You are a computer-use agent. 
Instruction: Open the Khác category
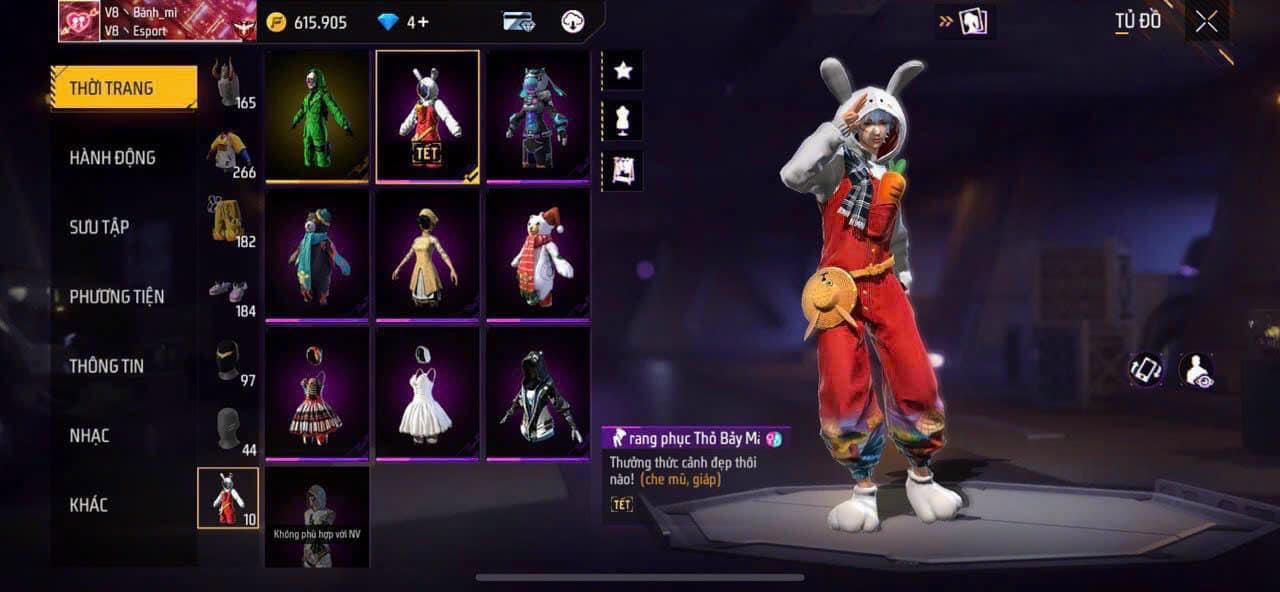(x=88, y=504)
